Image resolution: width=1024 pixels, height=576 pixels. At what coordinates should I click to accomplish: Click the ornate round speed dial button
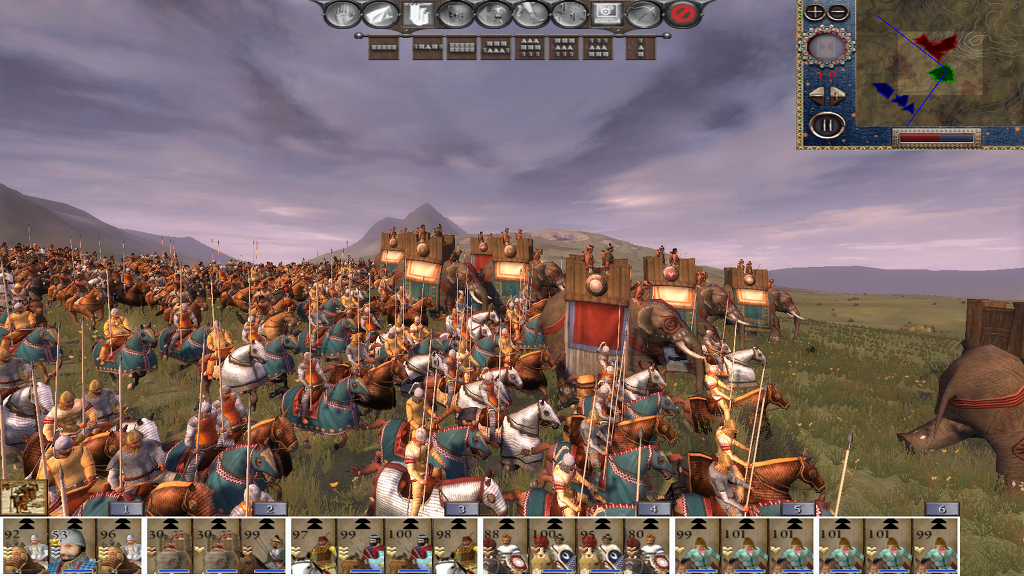click(x=827, y=46)
